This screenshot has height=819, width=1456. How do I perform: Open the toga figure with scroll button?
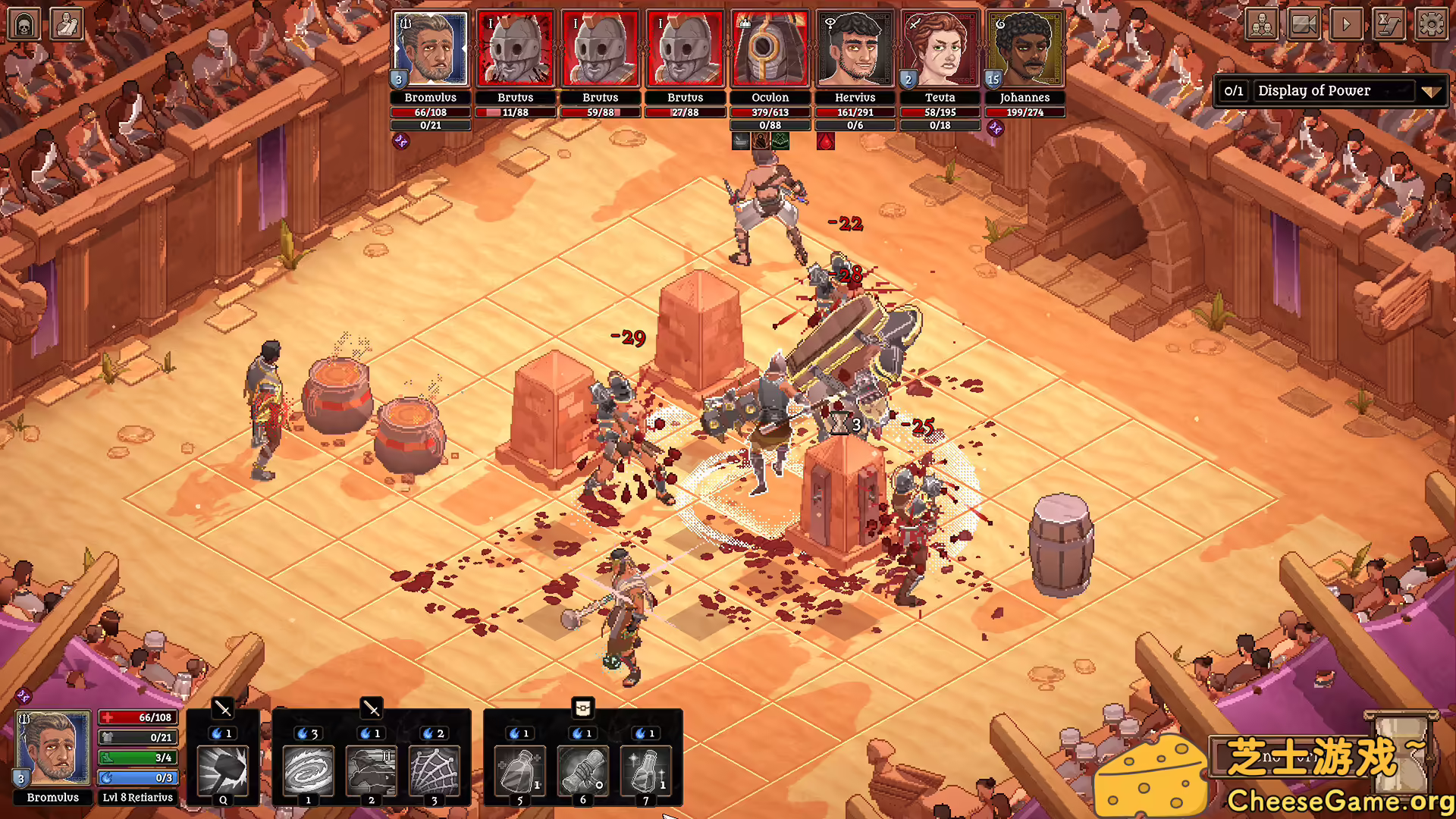(x=66, y=25)
